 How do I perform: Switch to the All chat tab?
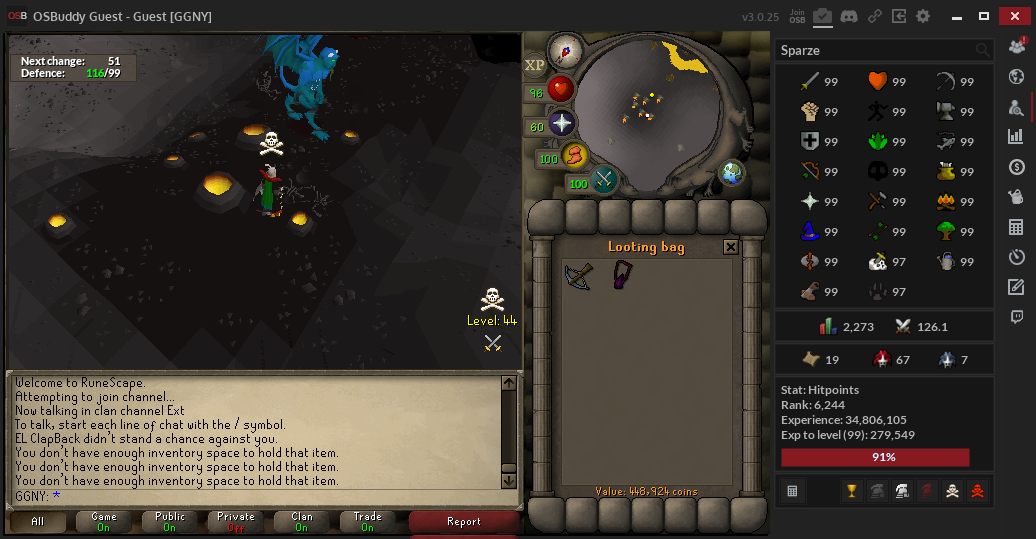point(38,521)
